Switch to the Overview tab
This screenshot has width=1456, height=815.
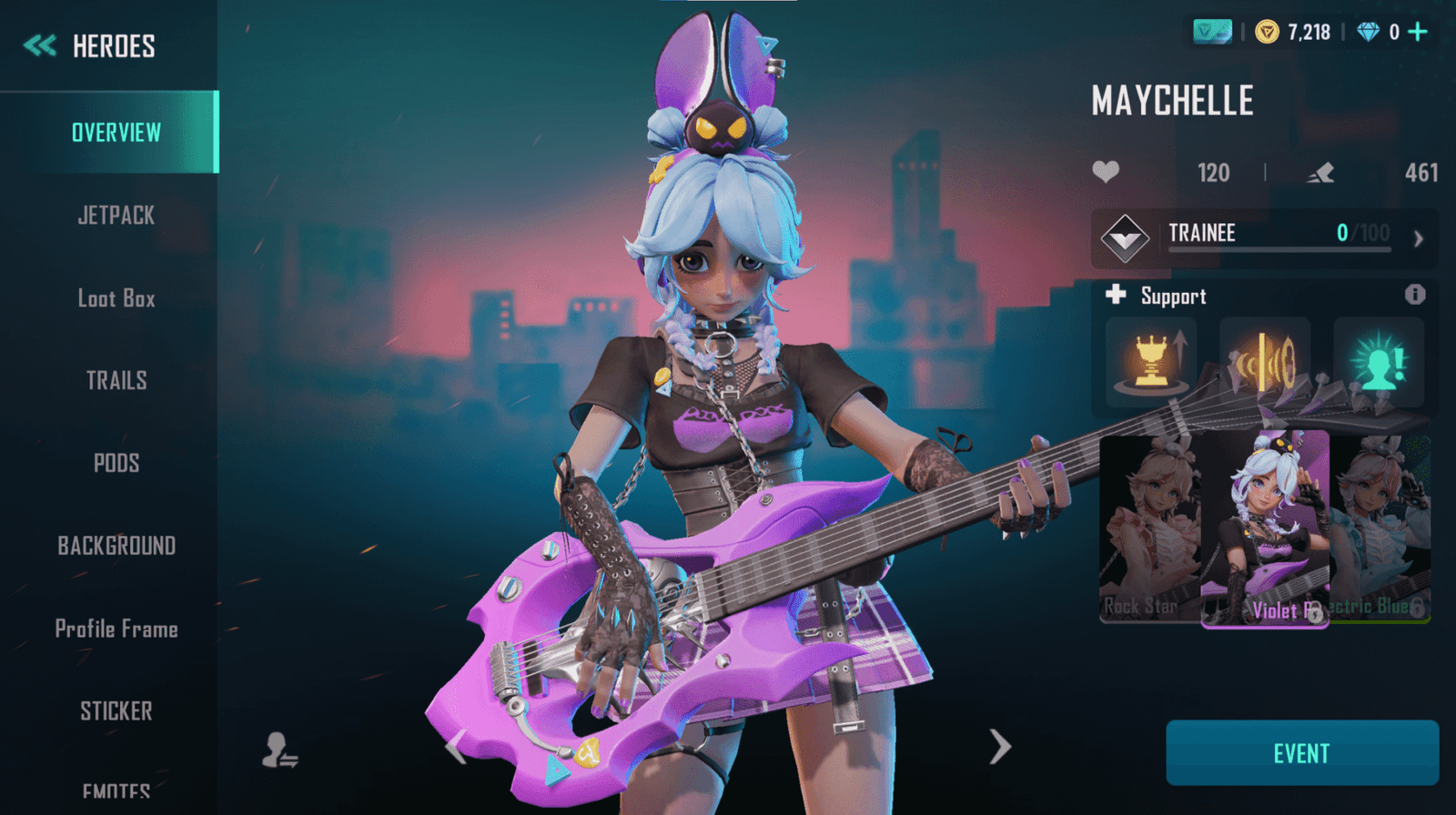tap(116, 132)
